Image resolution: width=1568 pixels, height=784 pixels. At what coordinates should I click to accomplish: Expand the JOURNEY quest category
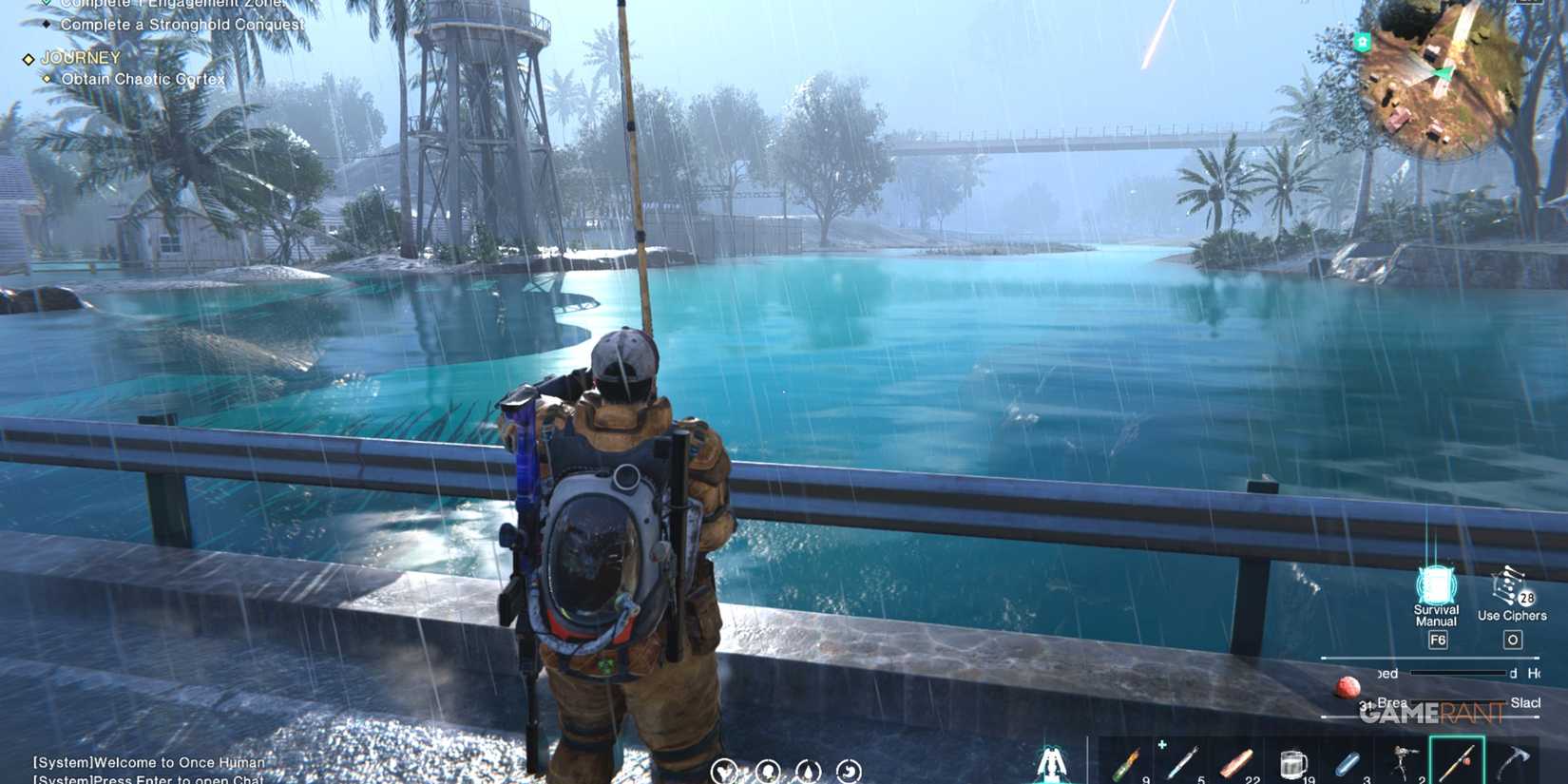point(78,57)
